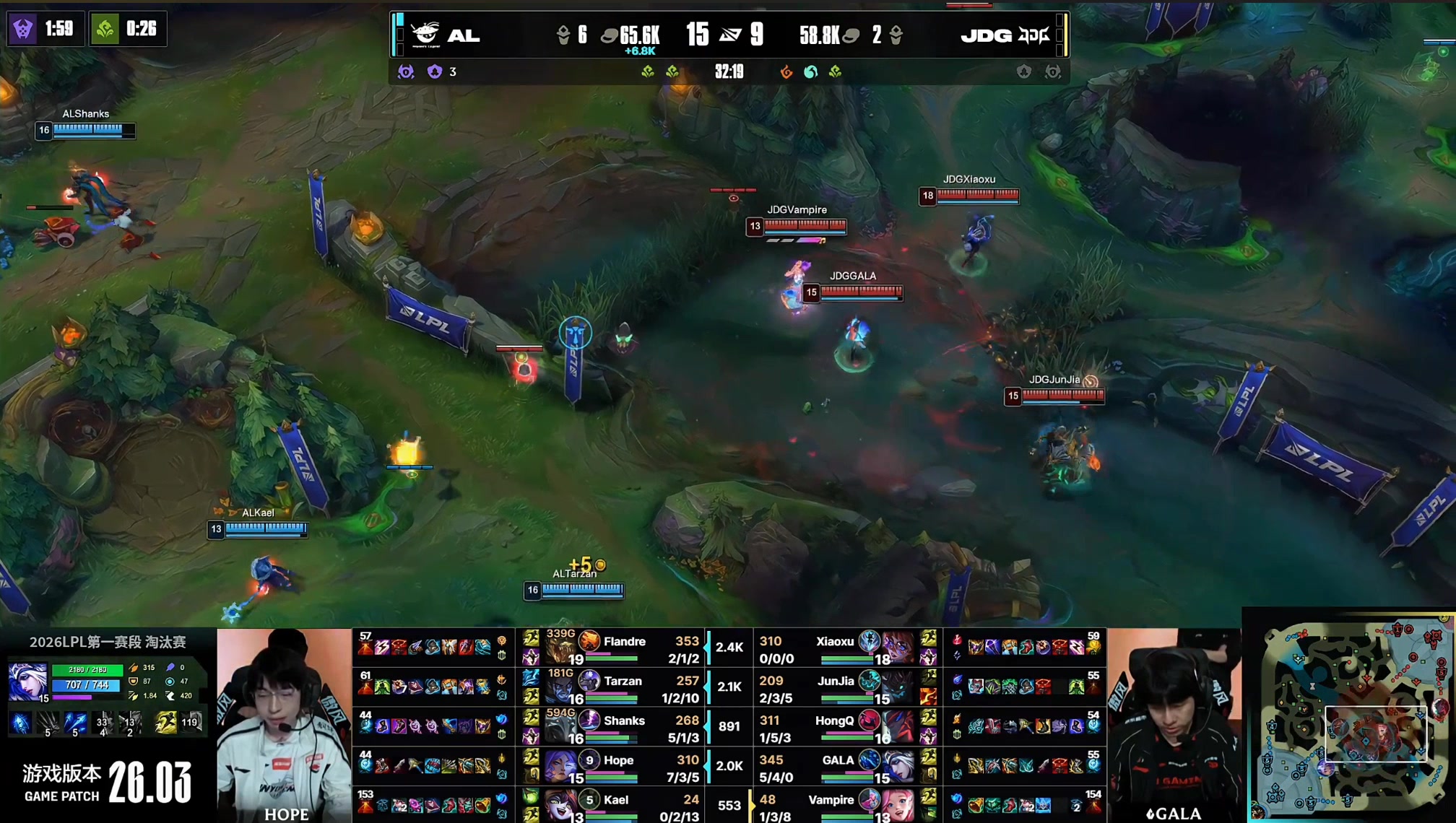Select Xiaoxu's champion portrait in the scoreboard
The image size is (1456, 823).
(x=898, y=648)
